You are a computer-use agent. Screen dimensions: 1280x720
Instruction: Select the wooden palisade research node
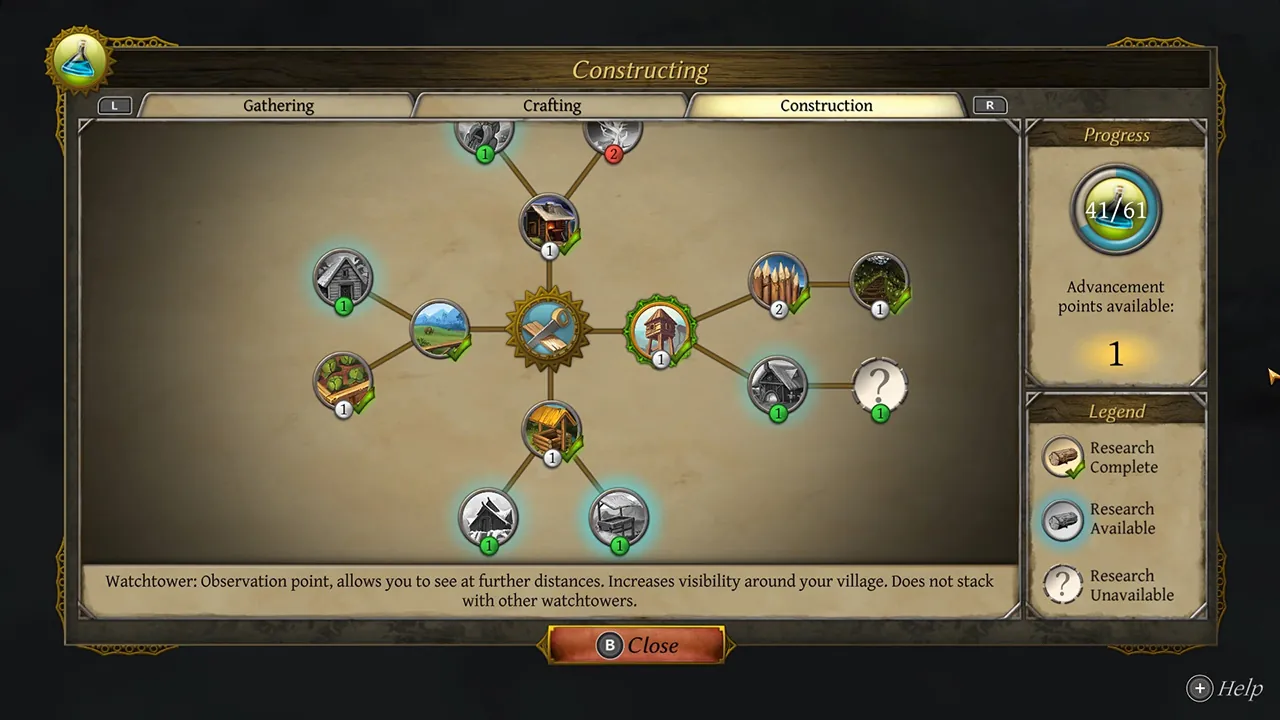[778, 283]
